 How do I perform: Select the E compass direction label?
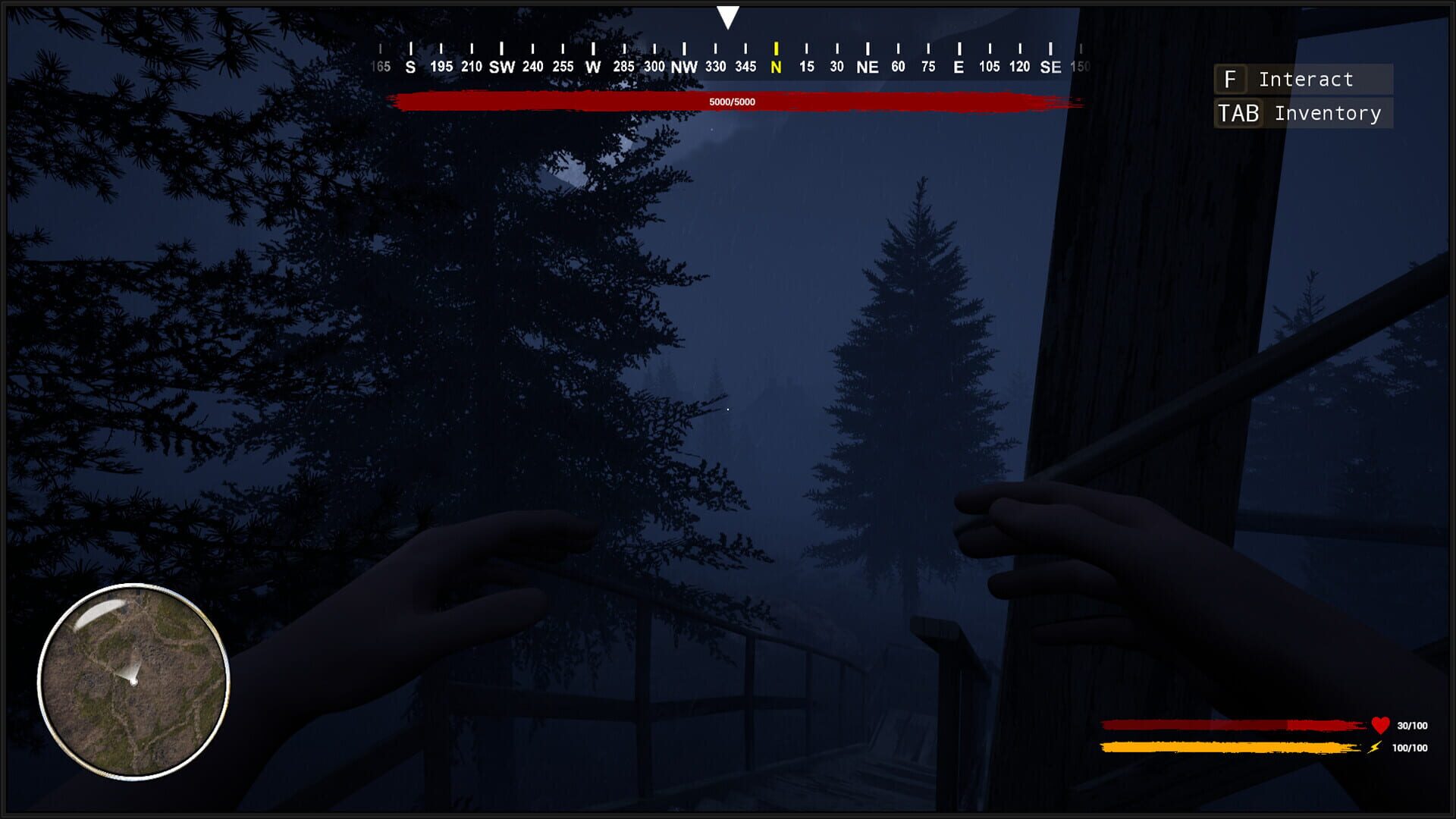point(957,67)
